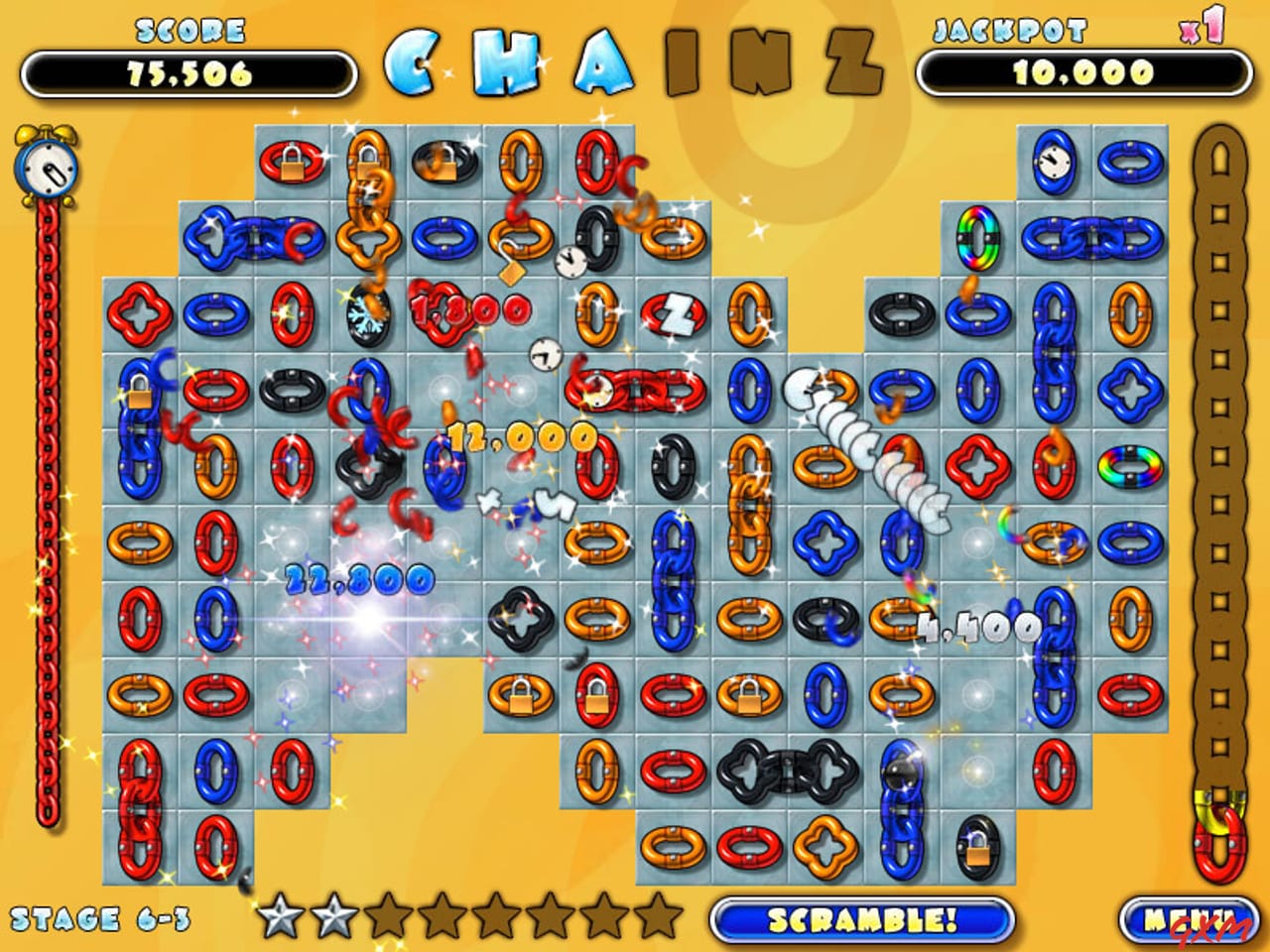
Task: Click the rainbow wildcard ring near top right
Action: 976,238
